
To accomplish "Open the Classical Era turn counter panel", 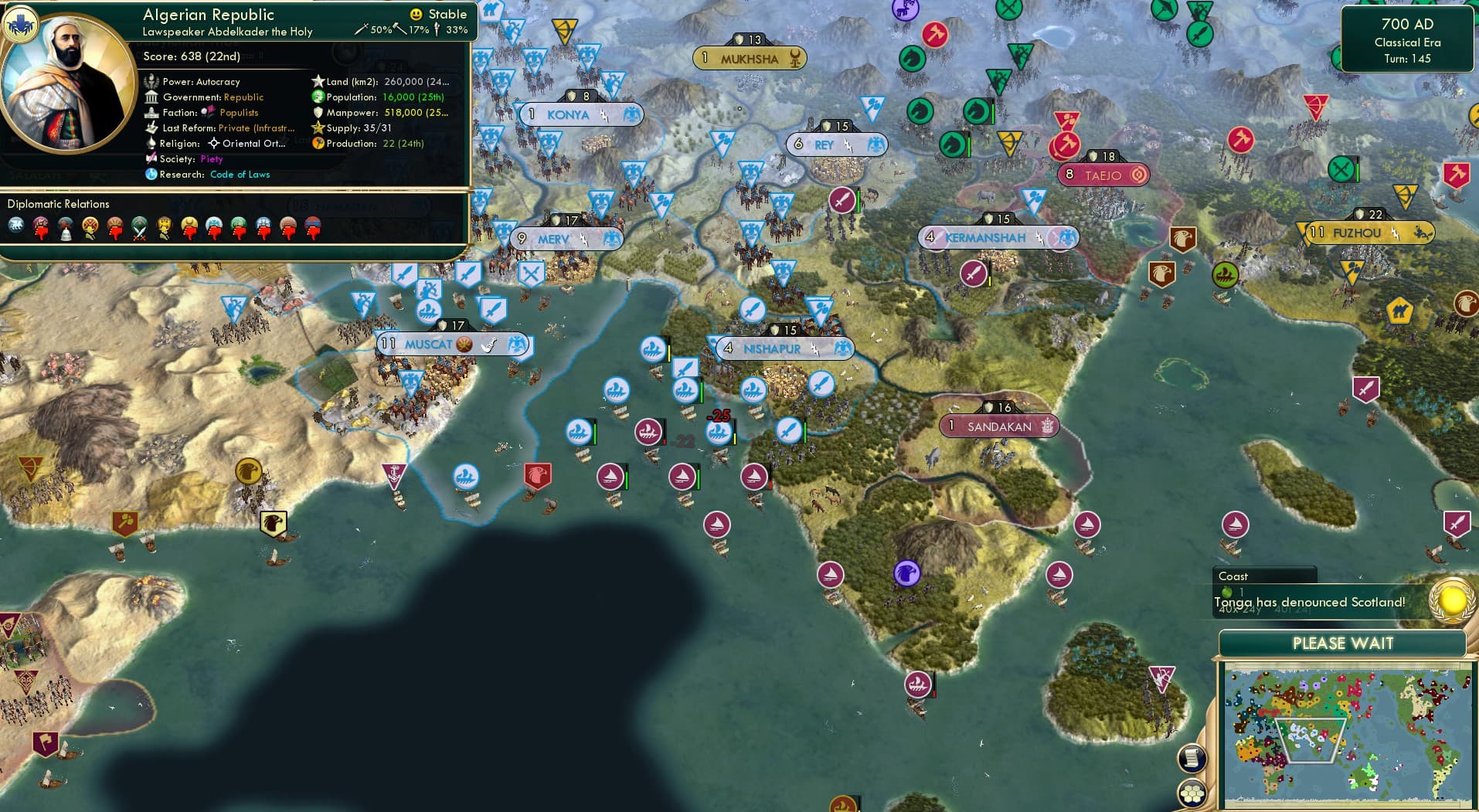I will (1408, 40).
